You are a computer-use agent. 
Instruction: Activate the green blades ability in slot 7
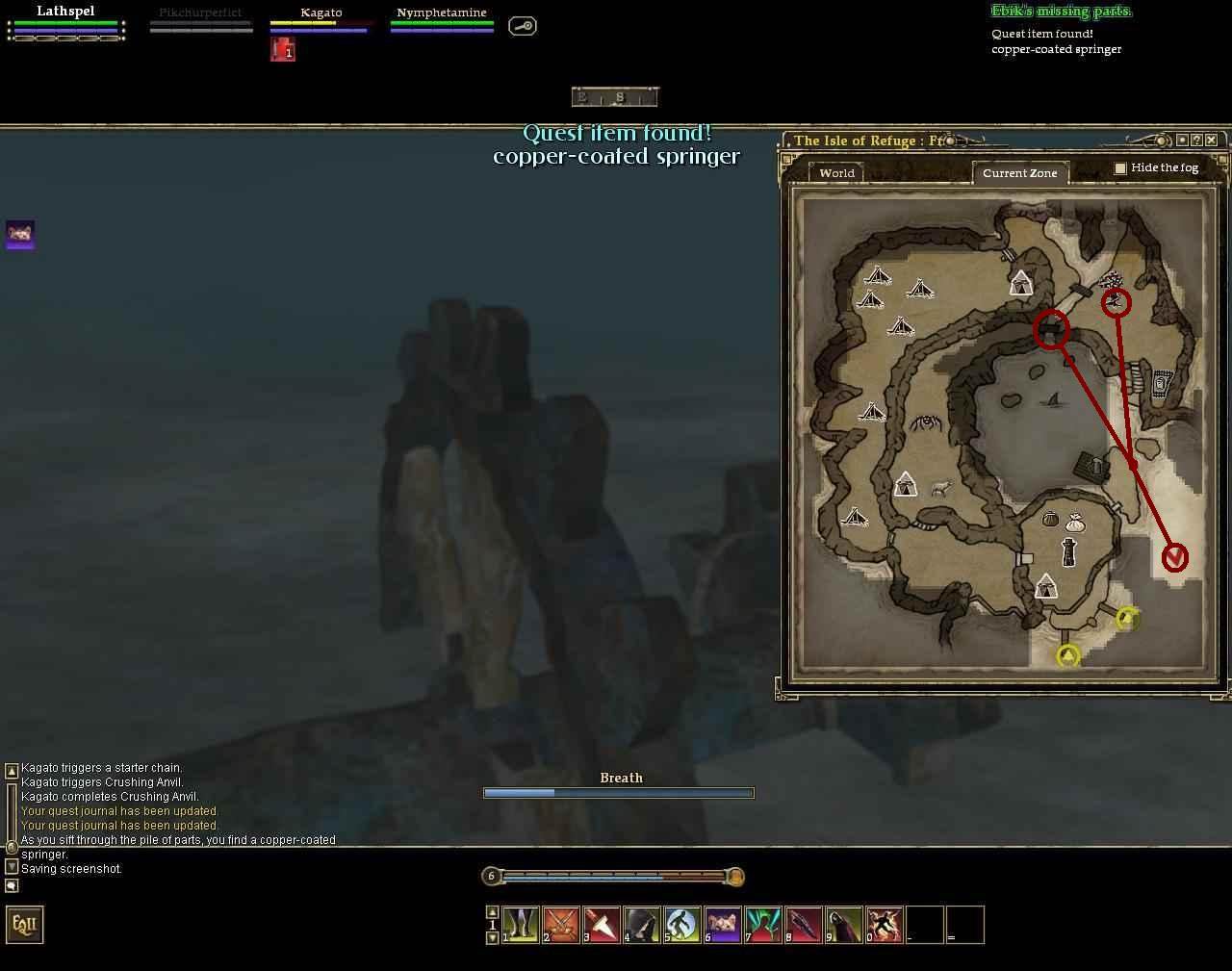click(x=763, y=925)
